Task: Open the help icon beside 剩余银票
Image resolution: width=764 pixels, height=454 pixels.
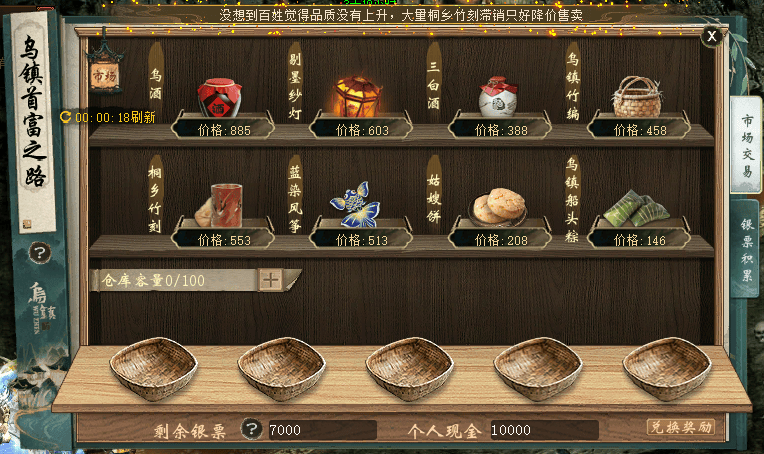Action: point(251,429)
